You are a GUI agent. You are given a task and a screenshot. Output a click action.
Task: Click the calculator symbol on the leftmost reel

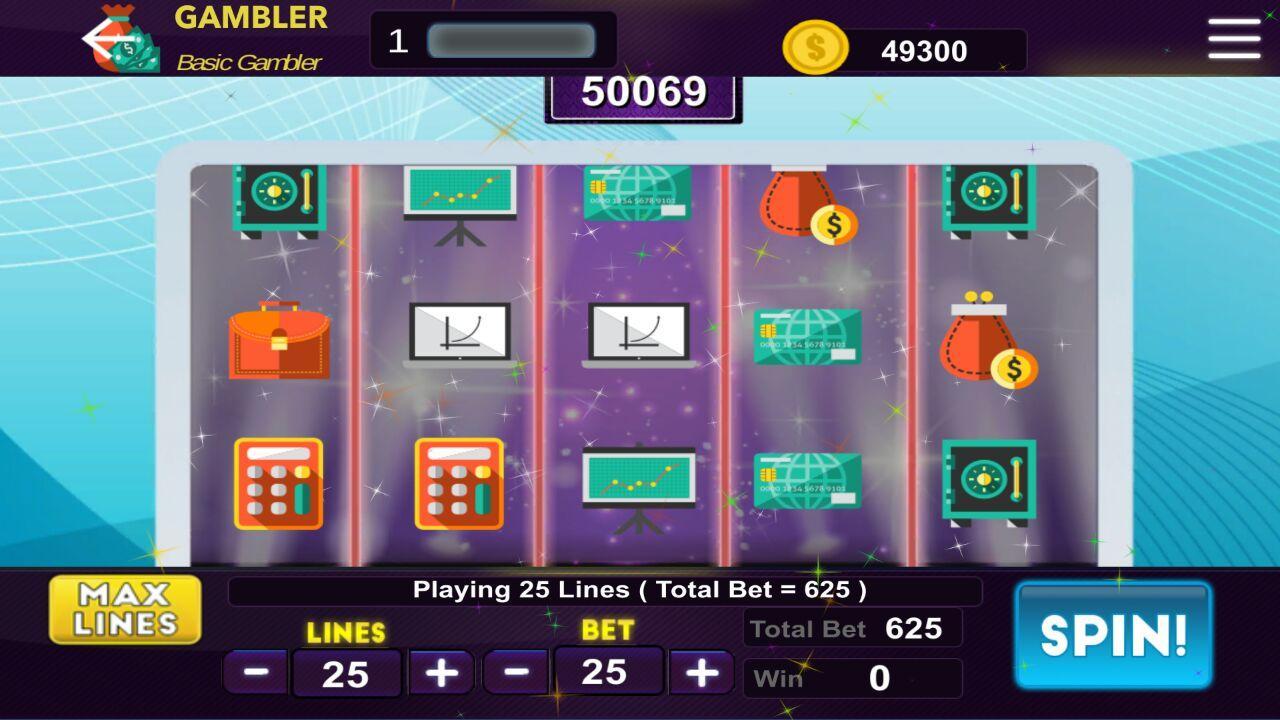pyautogui.click(x=280, y=485)
